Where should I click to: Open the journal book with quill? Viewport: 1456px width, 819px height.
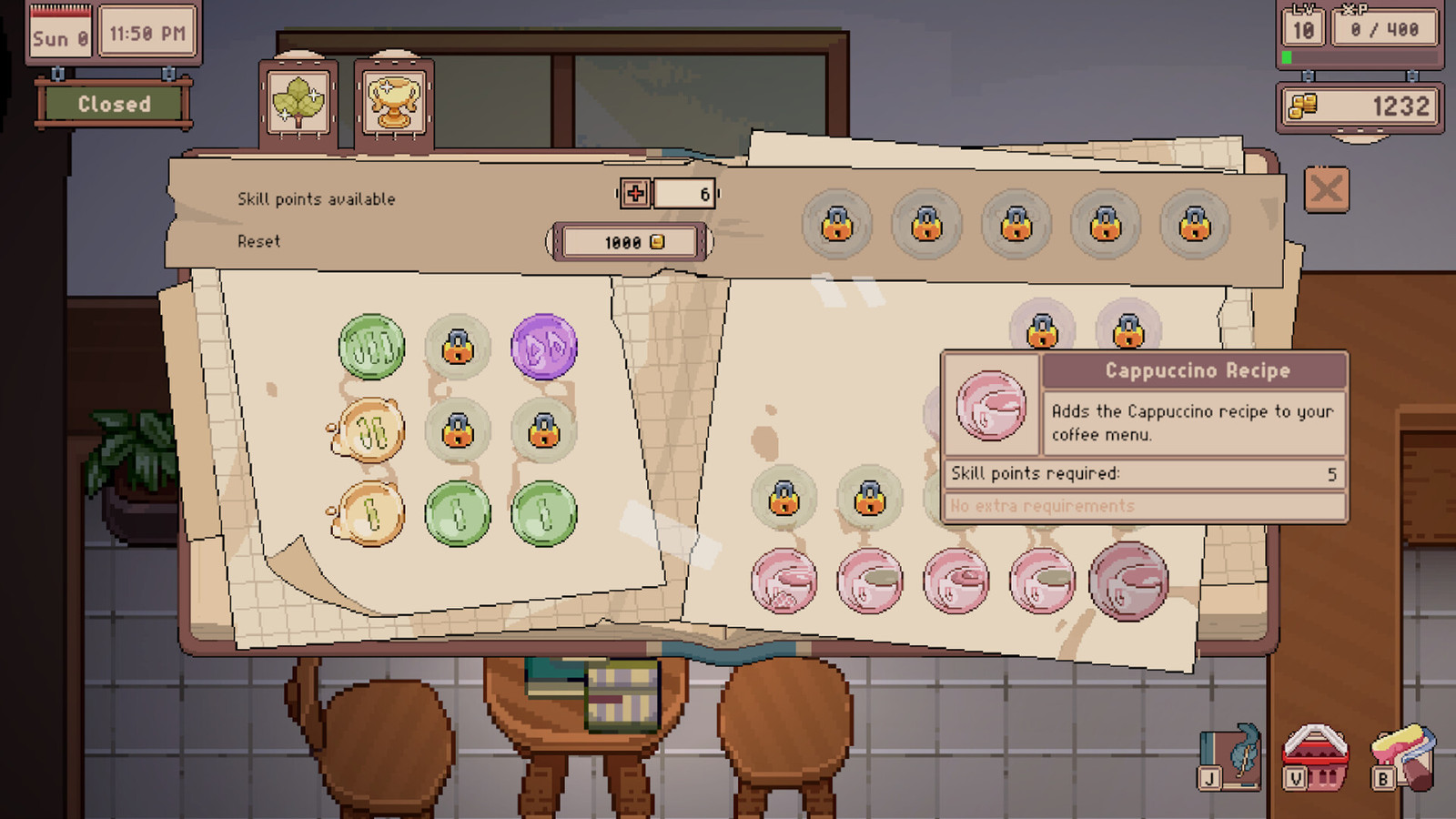coord(1230,757)
